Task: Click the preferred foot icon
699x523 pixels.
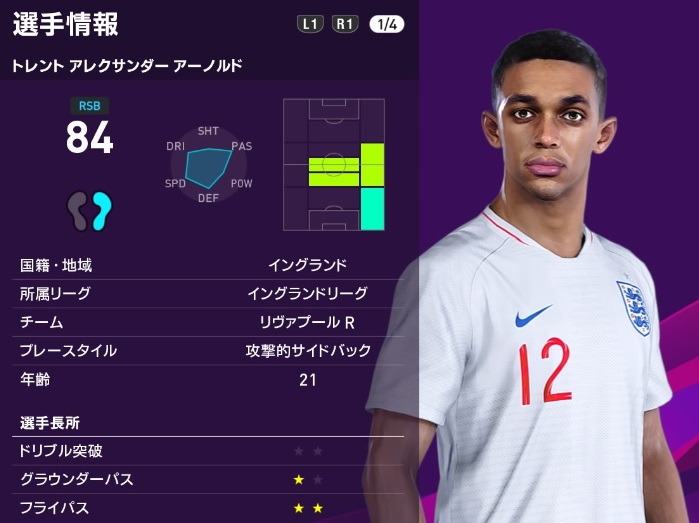Action: coord(90,209)
